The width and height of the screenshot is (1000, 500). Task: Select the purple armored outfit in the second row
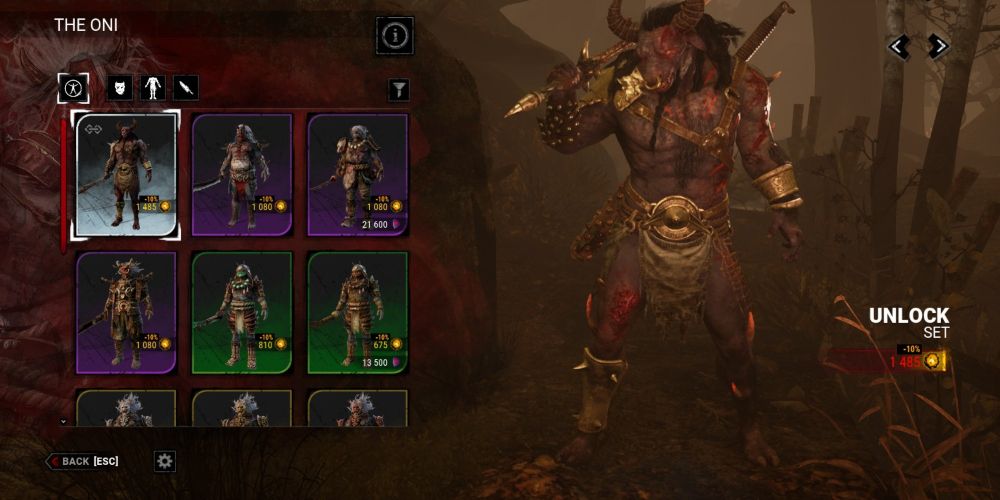coord(127,312)
